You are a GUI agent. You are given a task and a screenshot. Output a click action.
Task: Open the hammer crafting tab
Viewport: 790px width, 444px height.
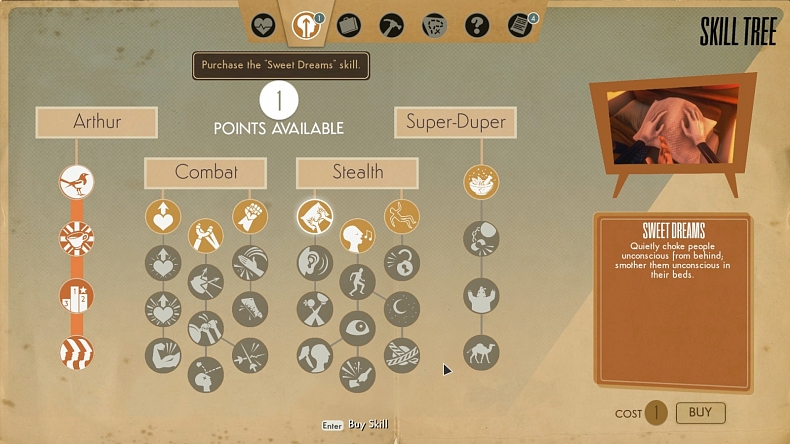391,24
